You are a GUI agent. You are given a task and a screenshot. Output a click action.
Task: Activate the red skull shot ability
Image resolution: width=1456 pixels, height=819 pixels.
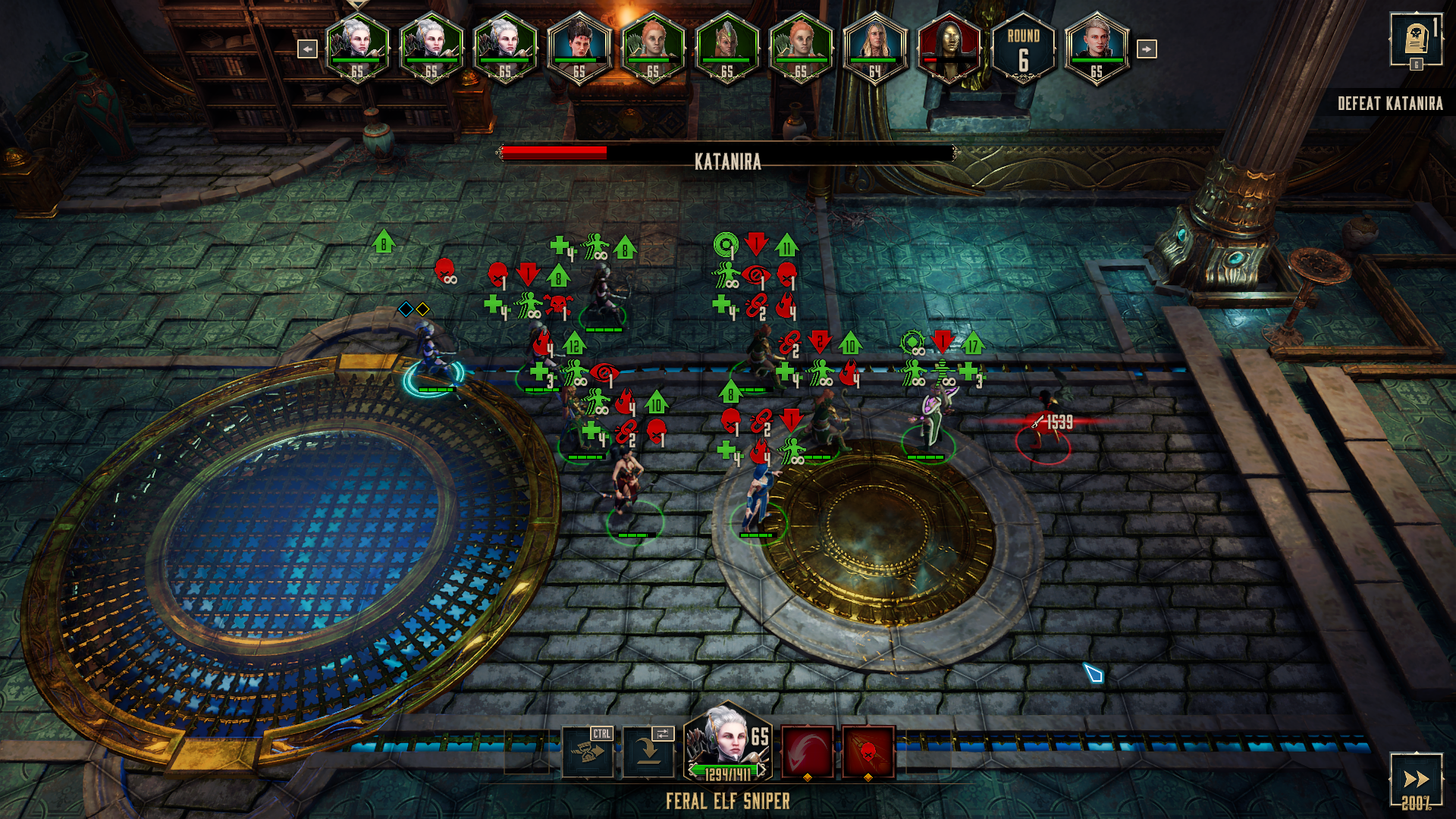(x=868, y=752)
